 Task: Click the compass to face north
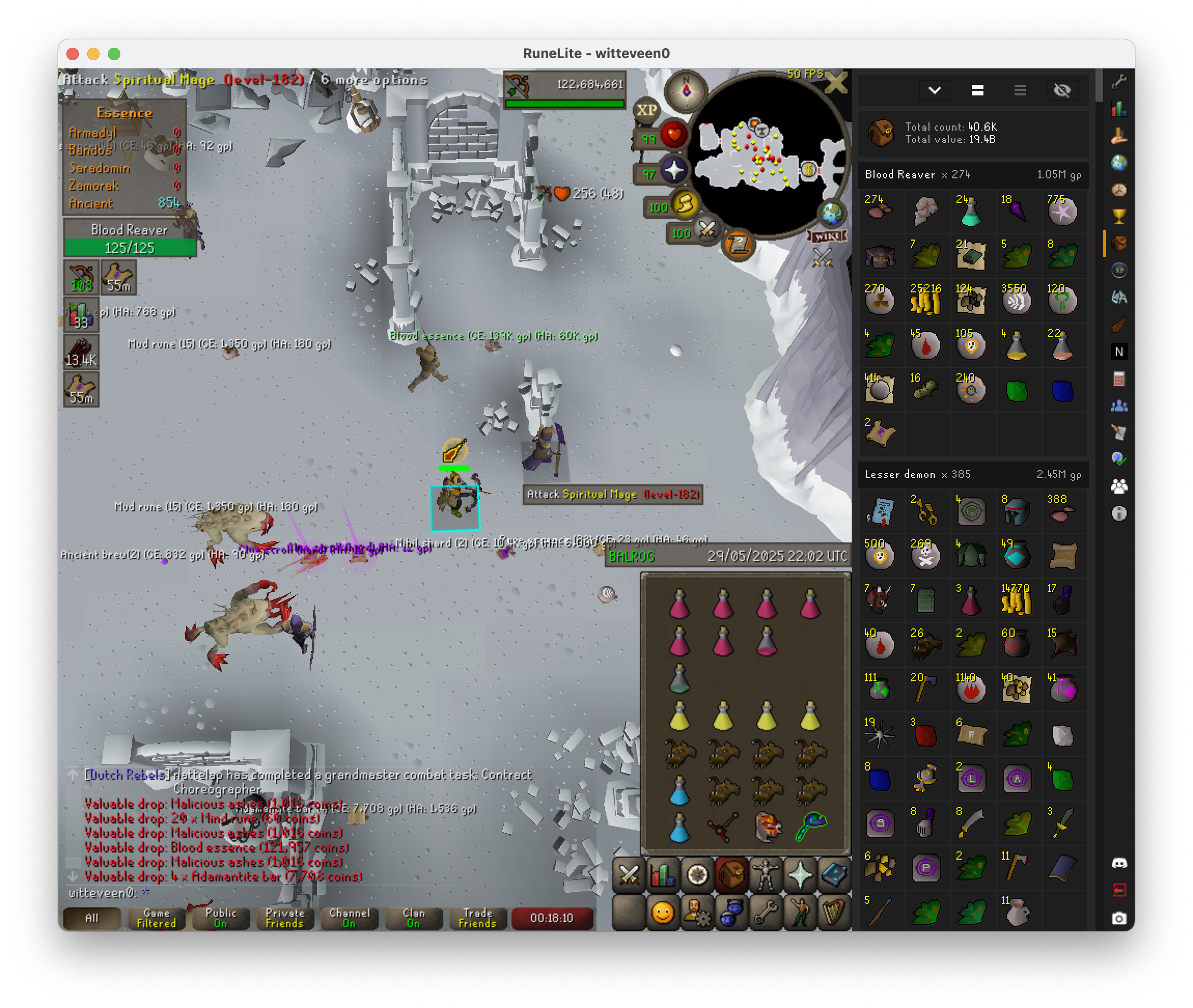686,91
